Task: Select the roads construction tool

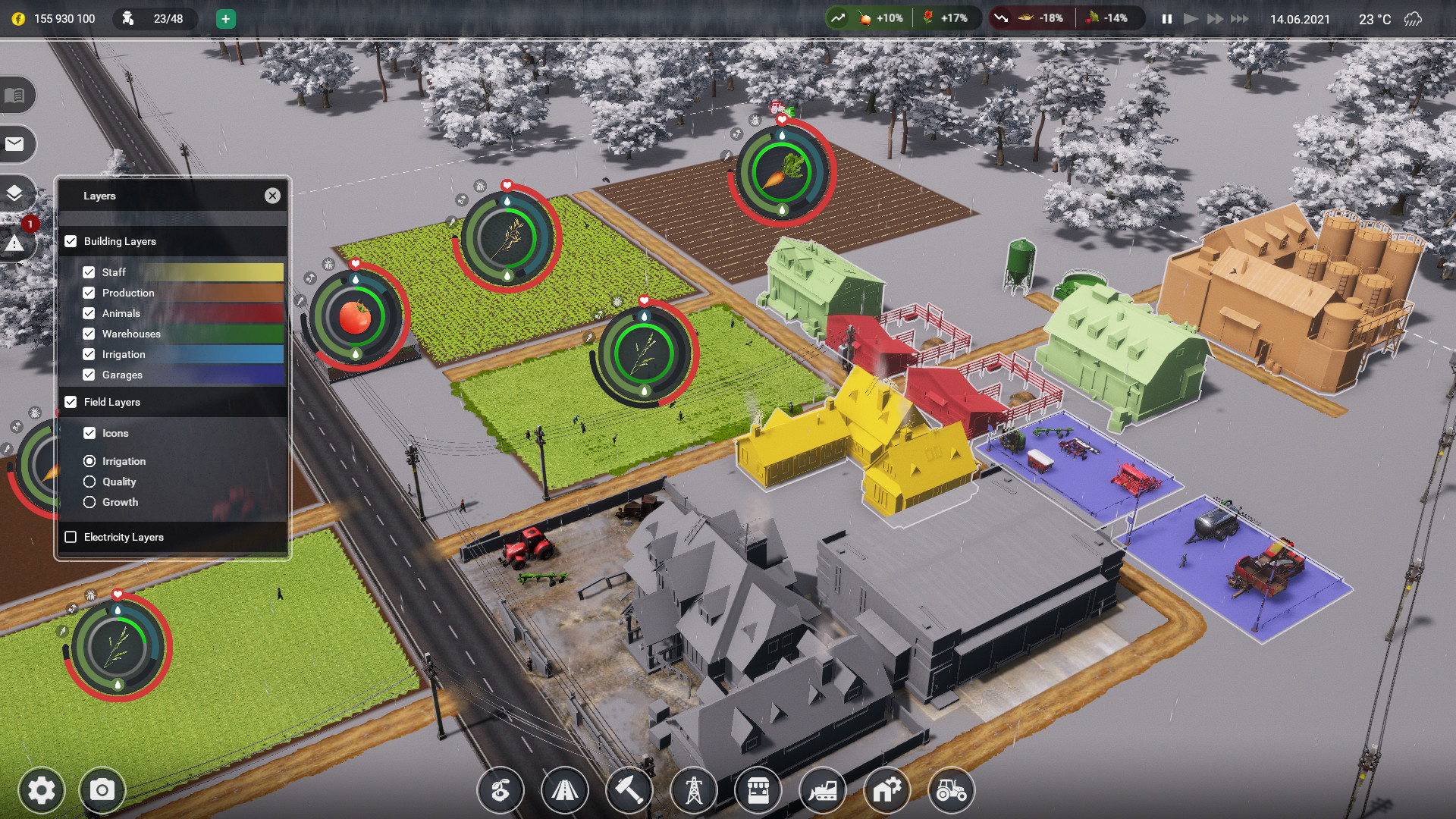Action: coord(565,790)
